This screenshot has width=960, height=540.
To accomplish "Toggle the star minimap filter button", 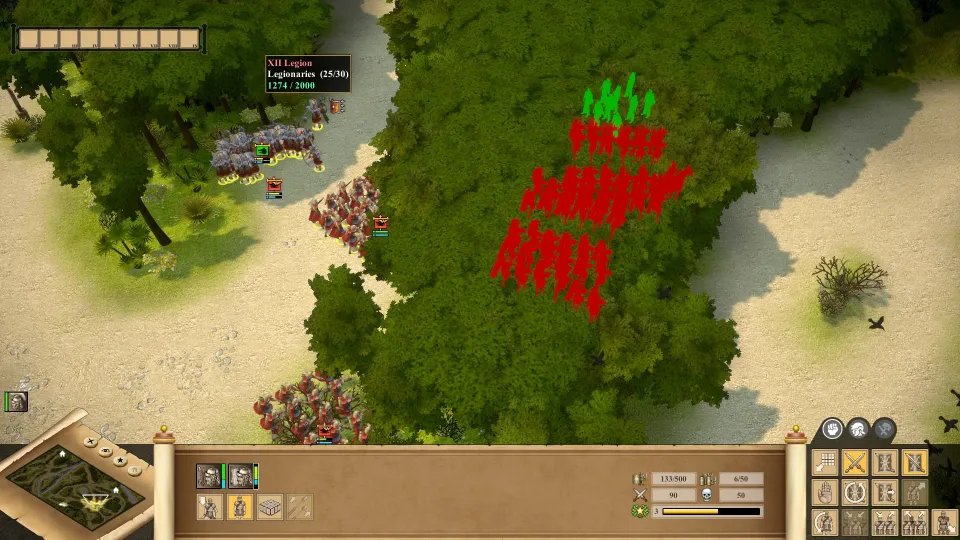I will pos(120,461).
